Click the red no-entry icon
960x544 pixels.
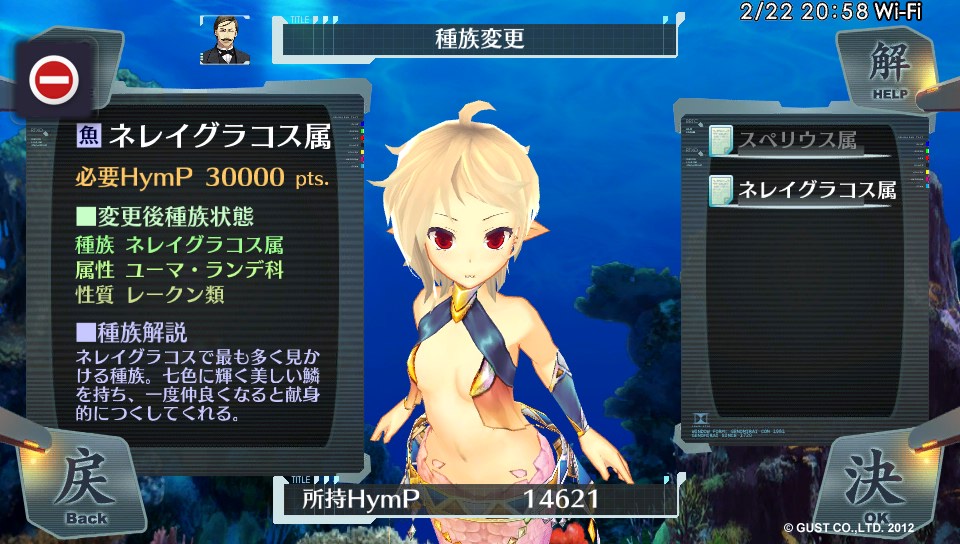click(54, 80)
